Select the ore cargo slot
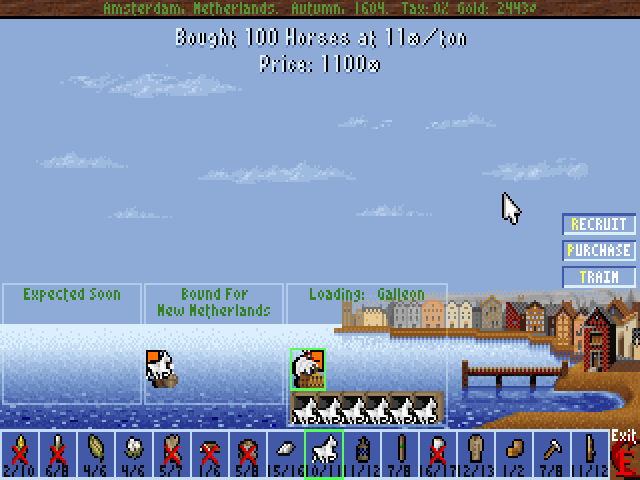This screenshot has width=640, height=480. (247, 455)
